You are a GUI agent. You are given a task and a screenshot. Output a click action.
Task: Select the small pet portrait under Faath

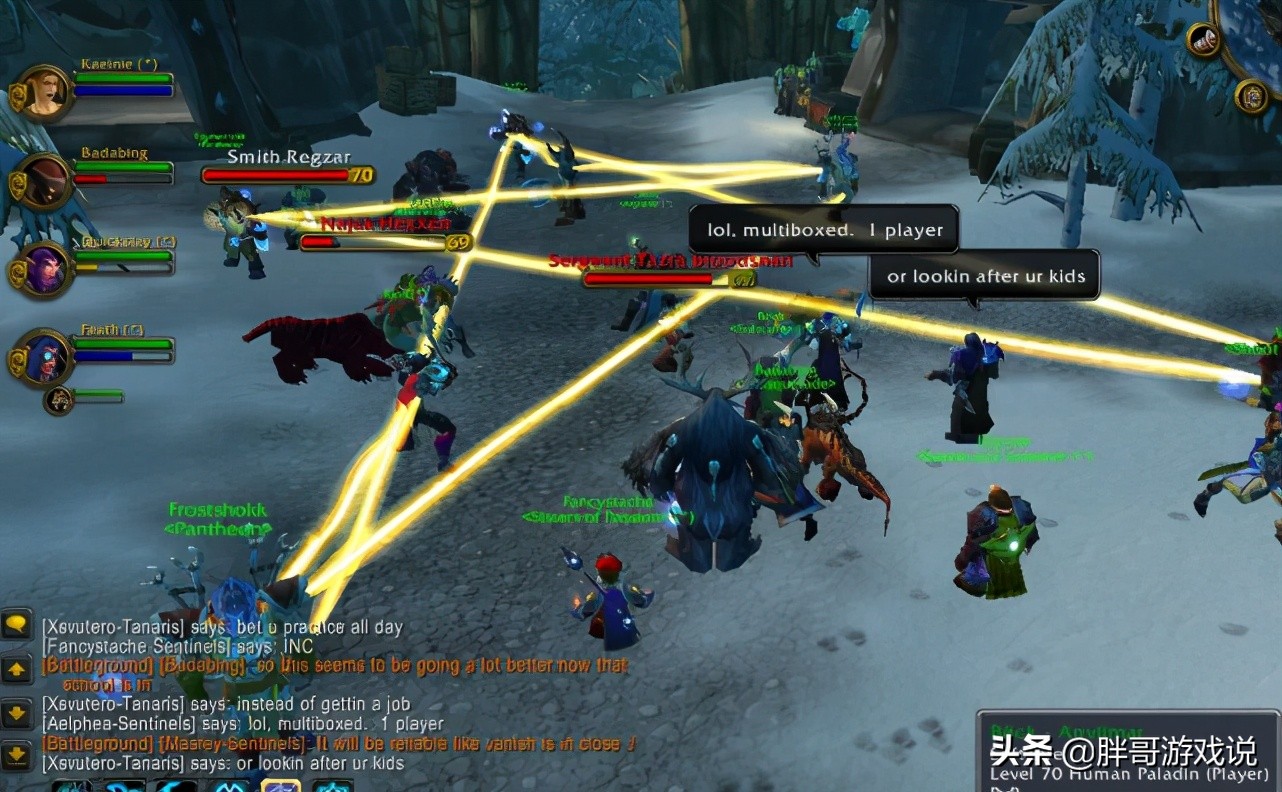(59, 401)
